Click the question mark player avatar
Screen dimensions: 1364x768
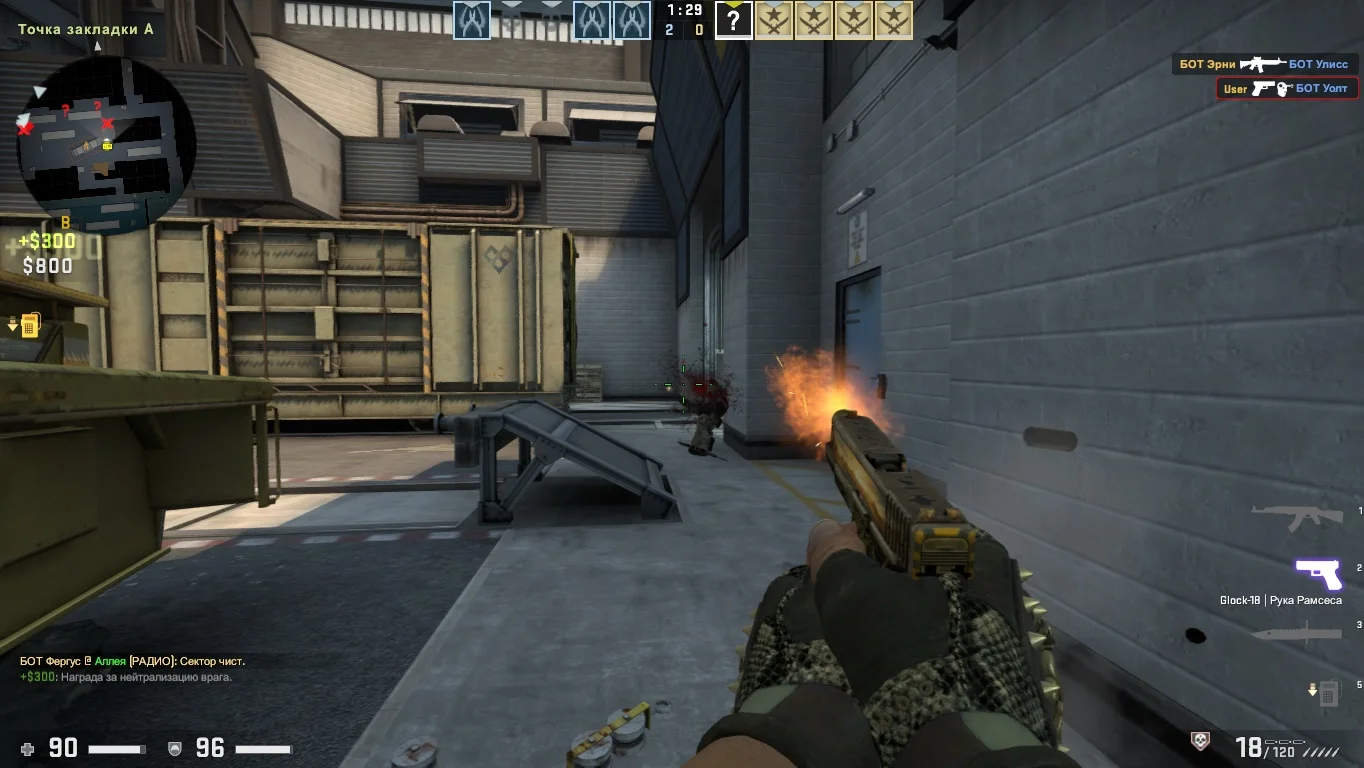tap(733, 20)
